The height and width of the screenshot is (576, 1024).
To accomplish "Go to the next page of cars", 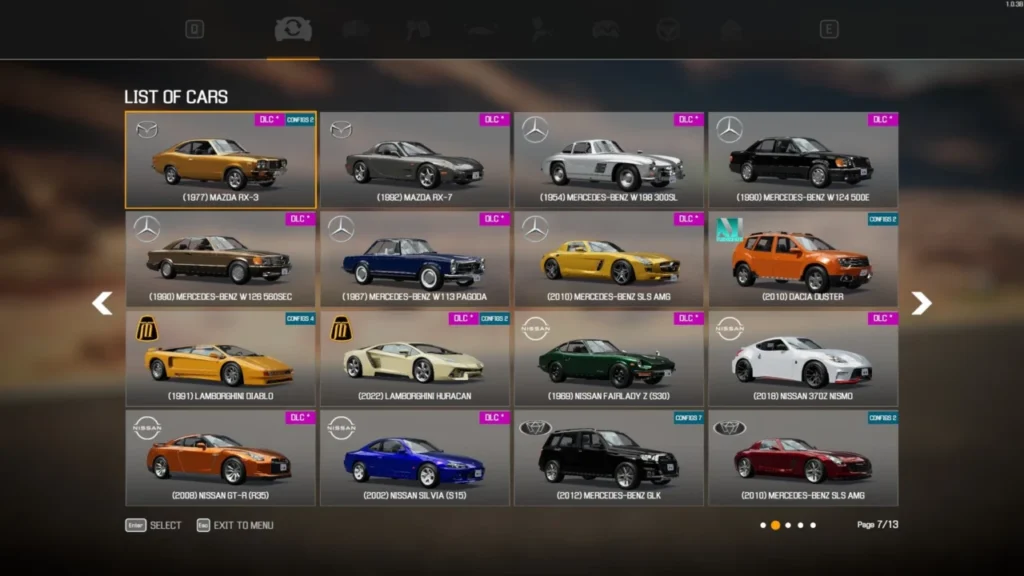I will 921,303.
